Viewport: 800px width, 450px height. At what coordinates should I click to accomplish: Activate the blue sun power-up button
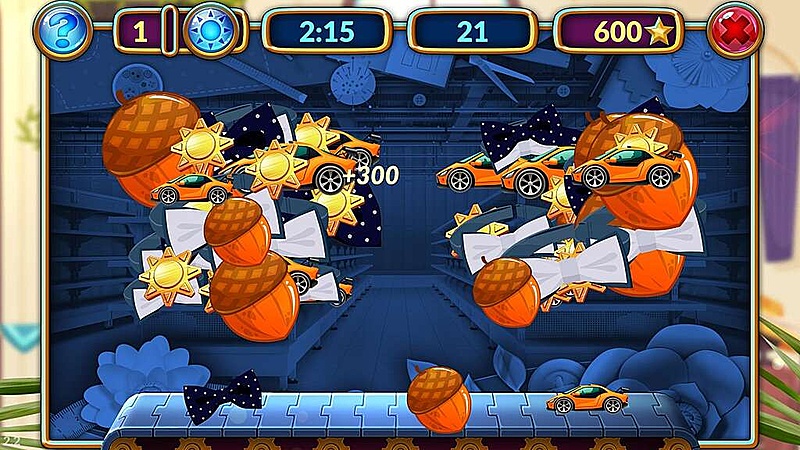tap(212, 31)
